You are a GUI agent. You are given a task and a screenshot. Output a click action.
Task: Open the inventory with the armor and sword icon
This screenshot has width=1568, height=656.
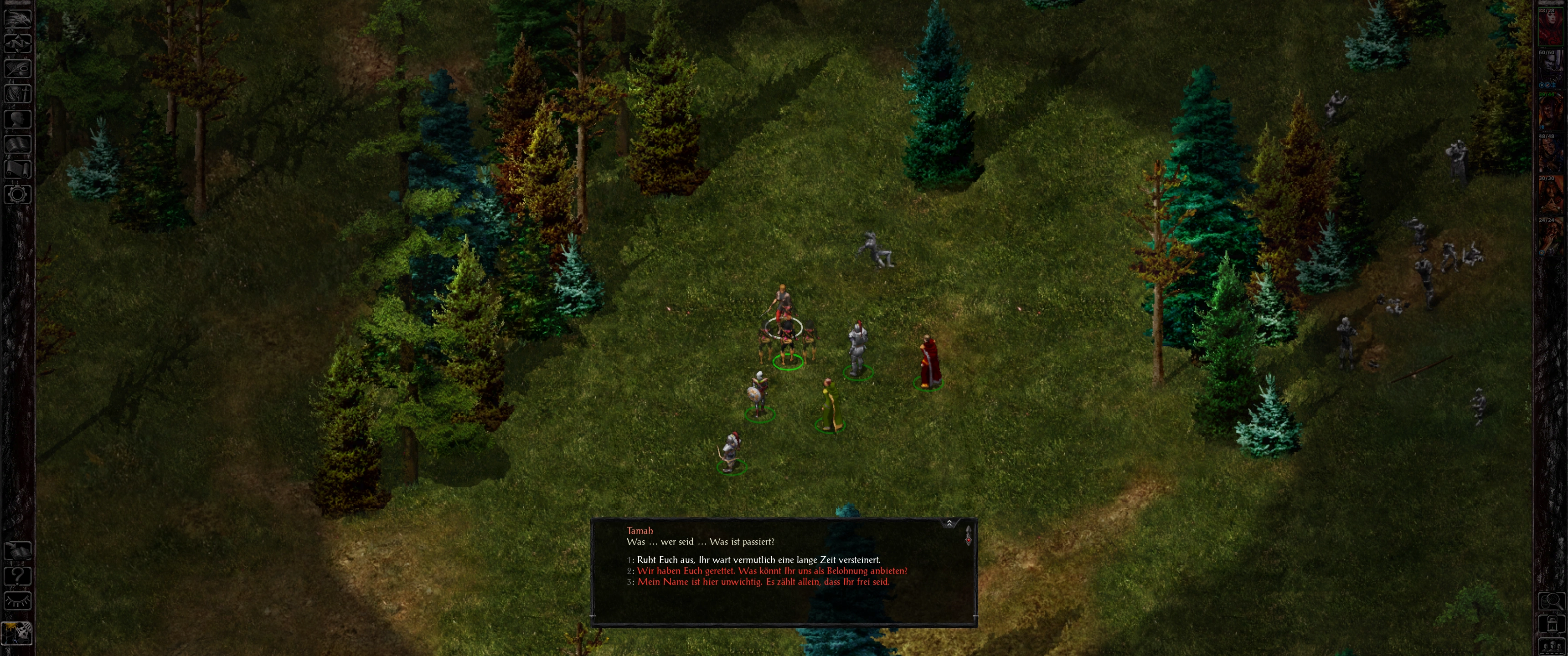[x=17, y=94]
